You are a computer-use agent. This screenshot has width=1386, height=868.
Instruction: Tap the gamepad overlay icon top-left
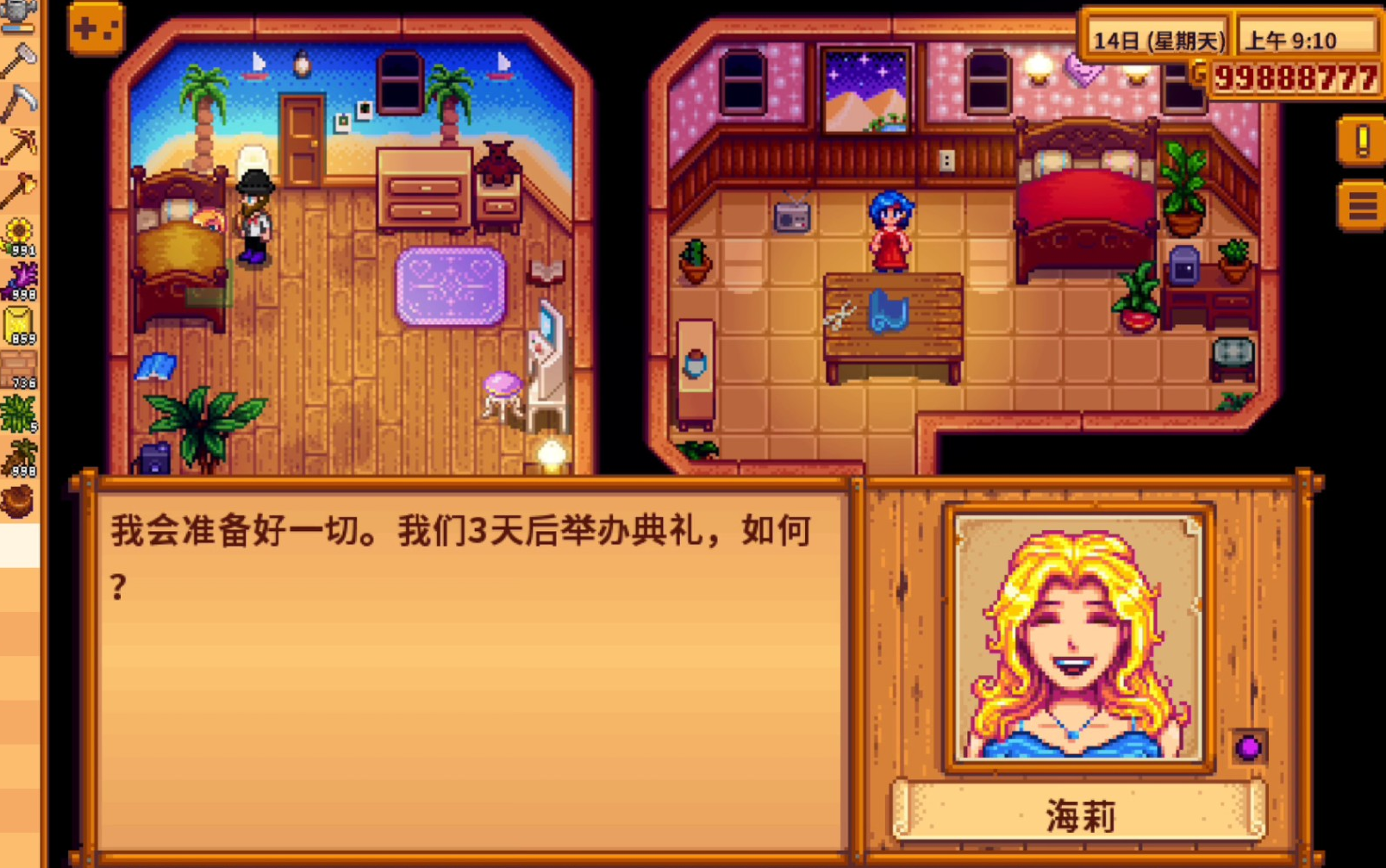click(95, 27)
